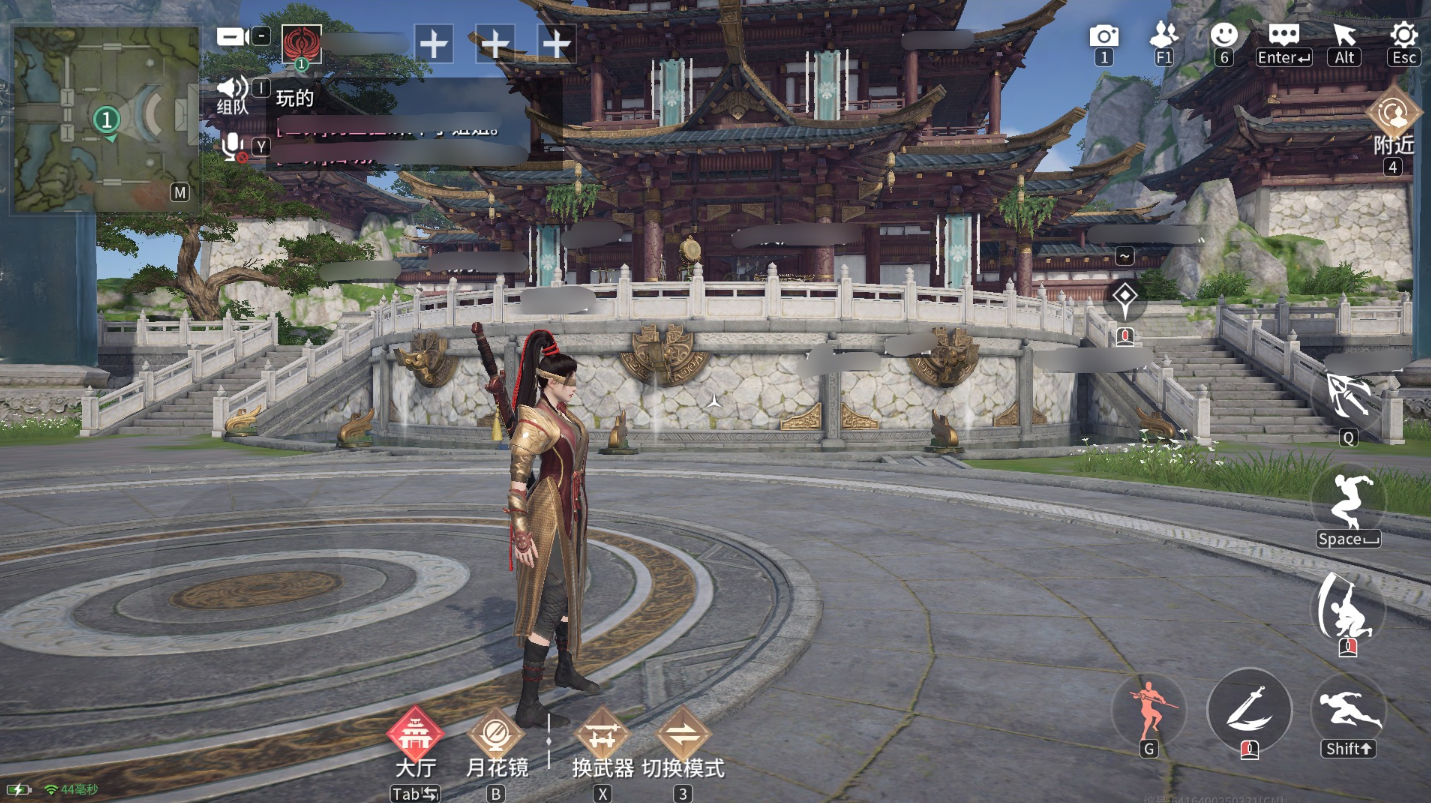1431x803 pixels.
Task: Open the friends icon
Action: 1164,35
